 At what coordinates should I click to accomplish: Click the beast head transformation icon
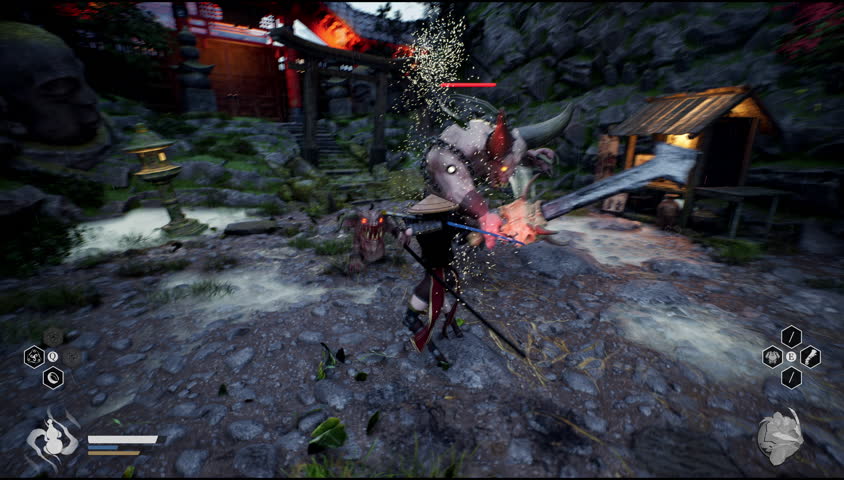click(780, 437)
